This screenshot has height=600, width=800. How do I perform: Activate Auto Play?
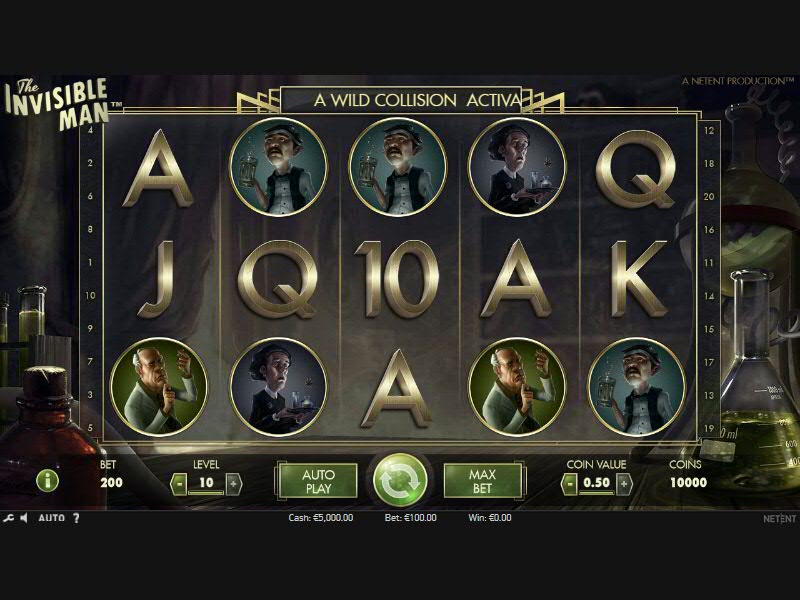[x=317, y=481]
